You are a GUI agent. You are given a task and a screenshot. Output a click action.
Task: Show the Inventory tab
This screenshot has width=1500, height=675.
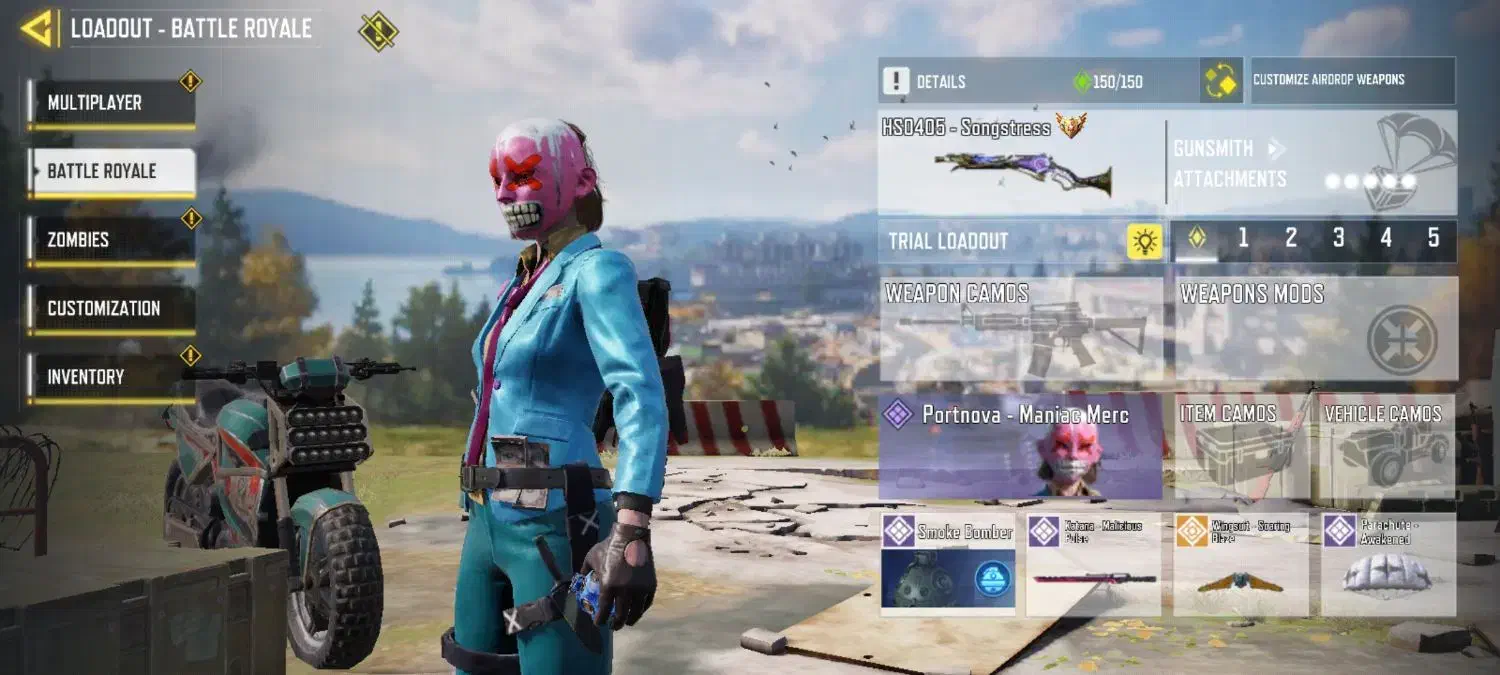(x=111, y=377)
